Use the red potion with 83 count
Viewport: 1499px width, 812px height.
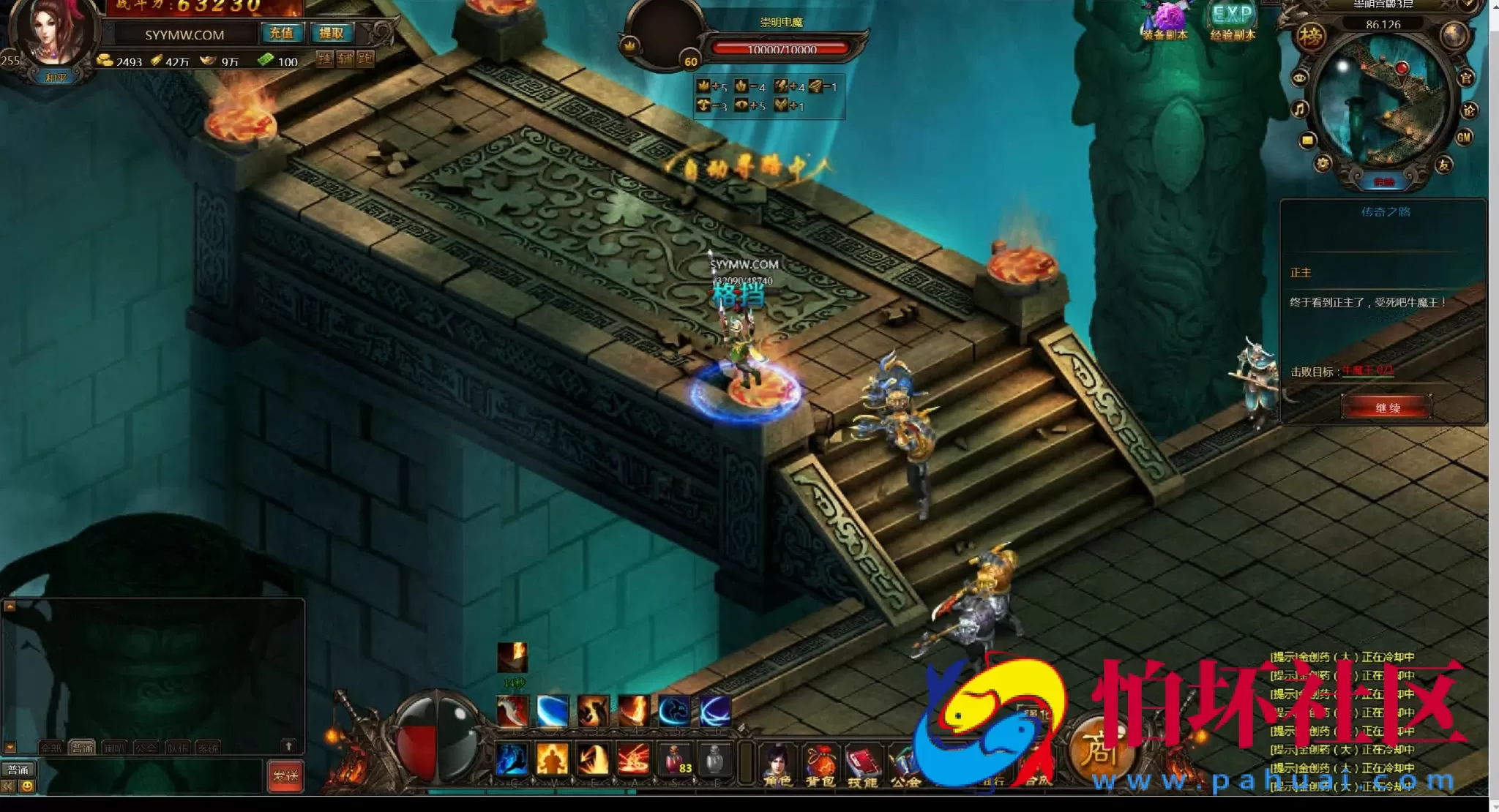675,759
